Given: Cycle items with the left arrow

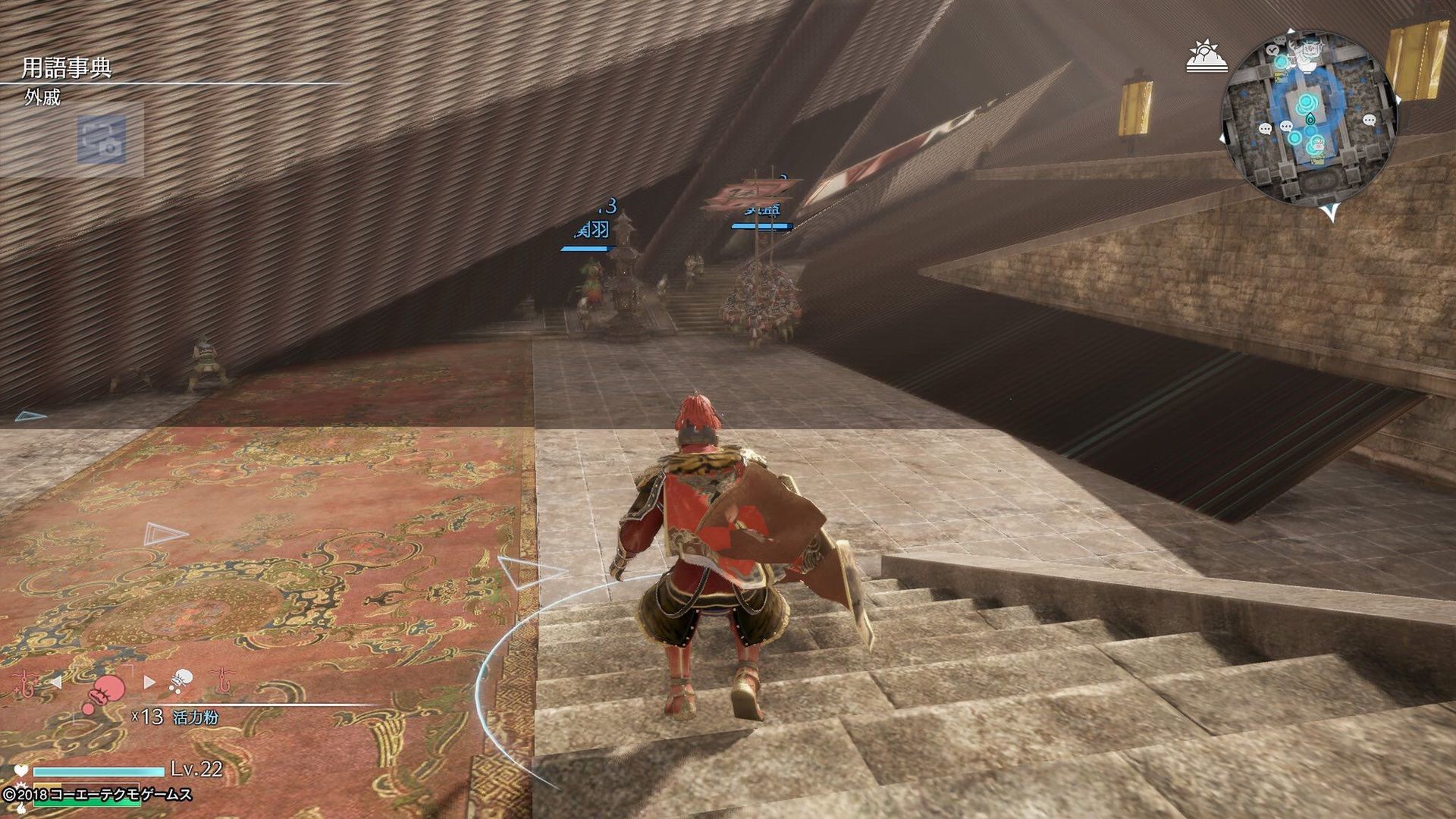Looking at the screenshot, I should [56, 682].
